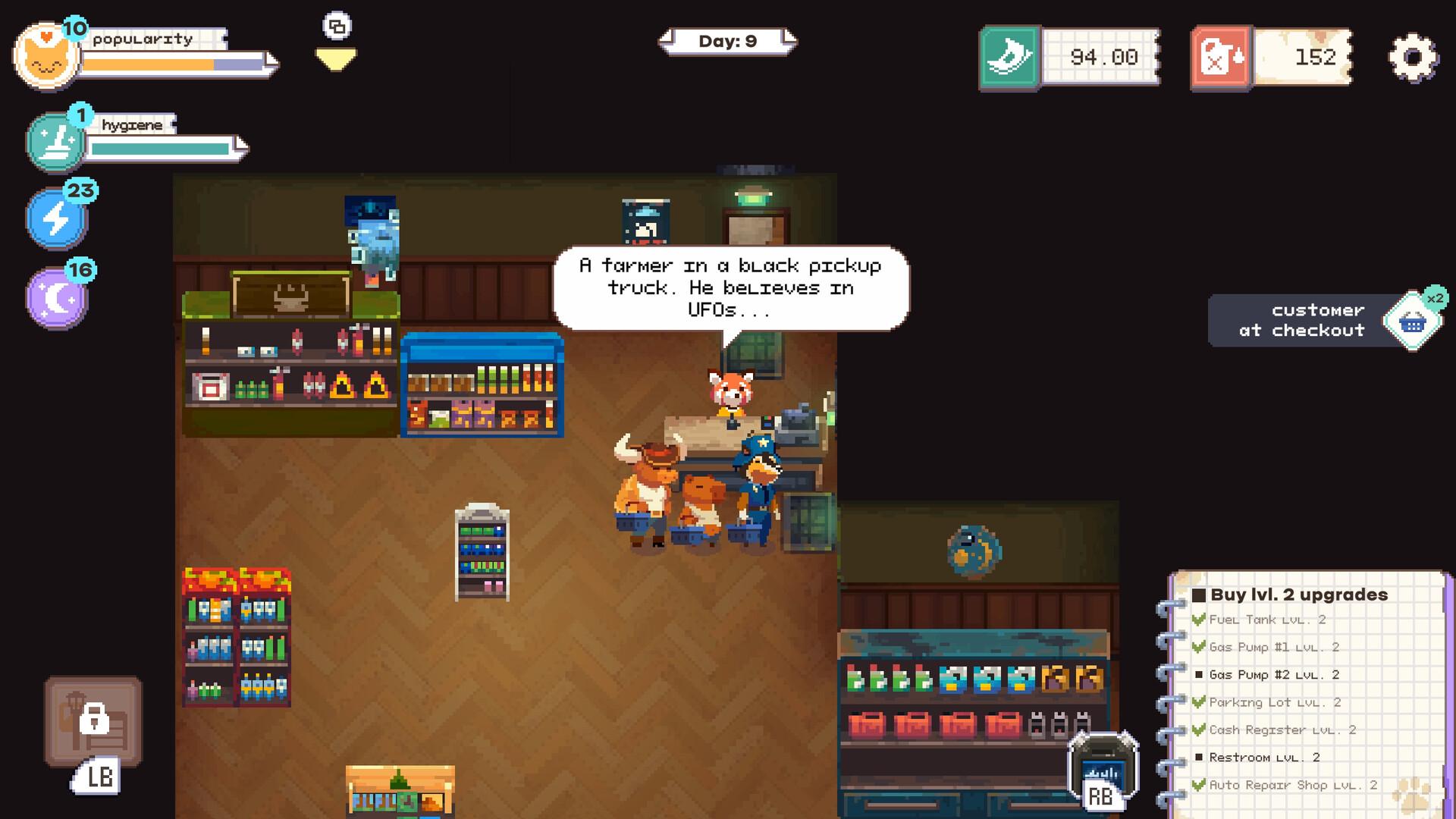Click the popularity cat face icon
1456x819 pixels.
(x=47, y=55)
